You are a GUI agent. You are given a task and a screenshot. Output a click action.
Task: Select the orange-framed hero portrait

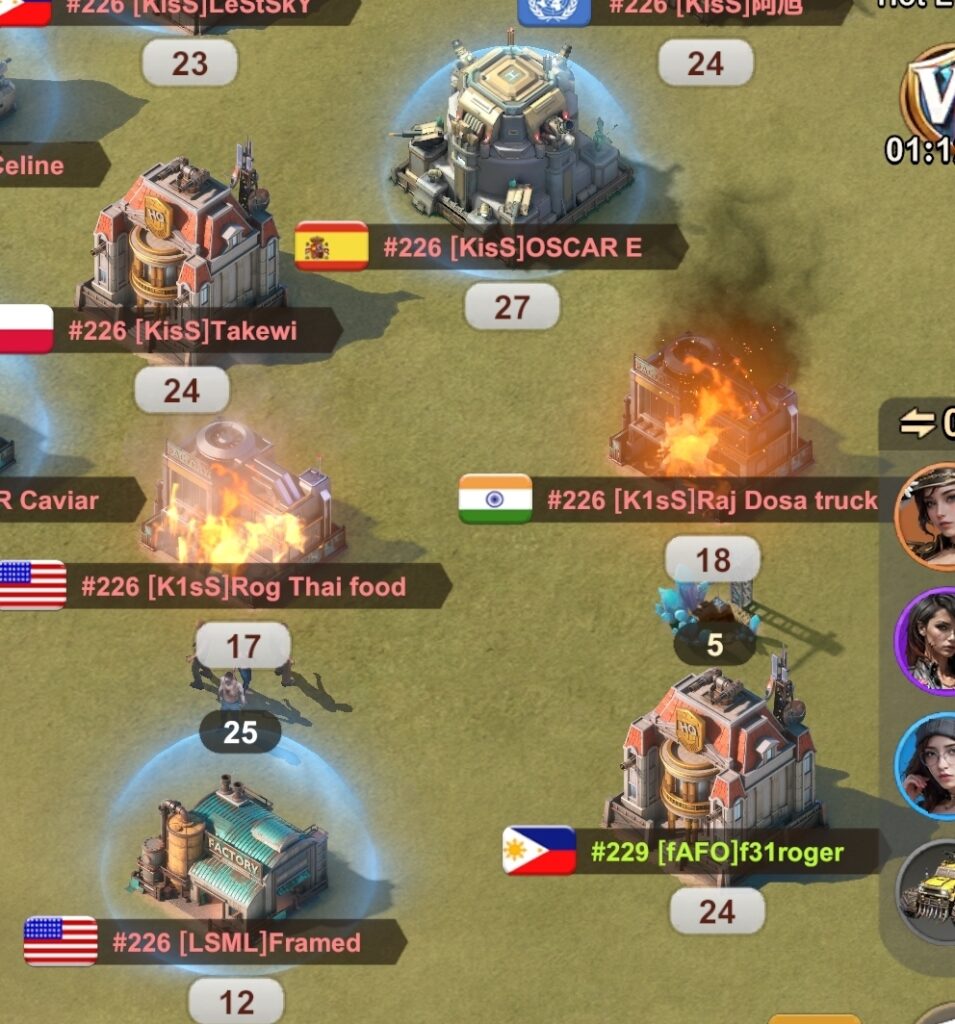928,516
